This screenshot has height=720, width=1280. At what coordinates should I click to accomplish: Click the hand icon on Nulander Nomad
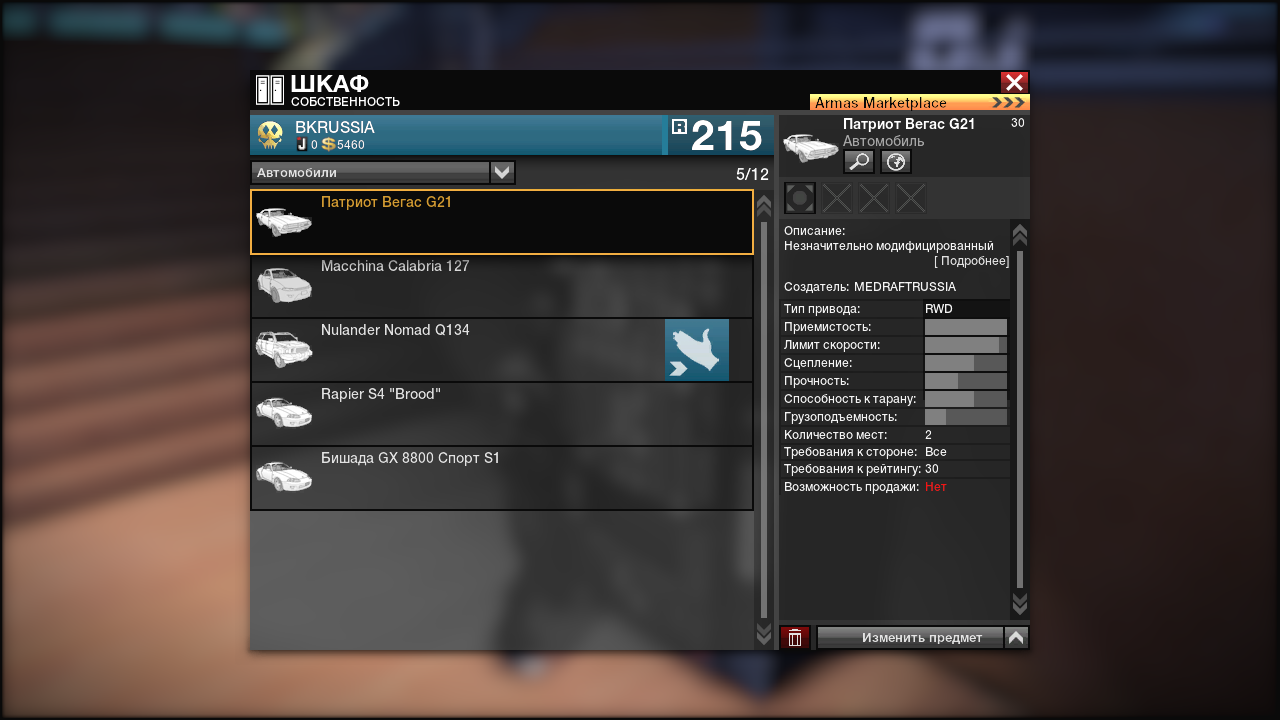point(696,350)
